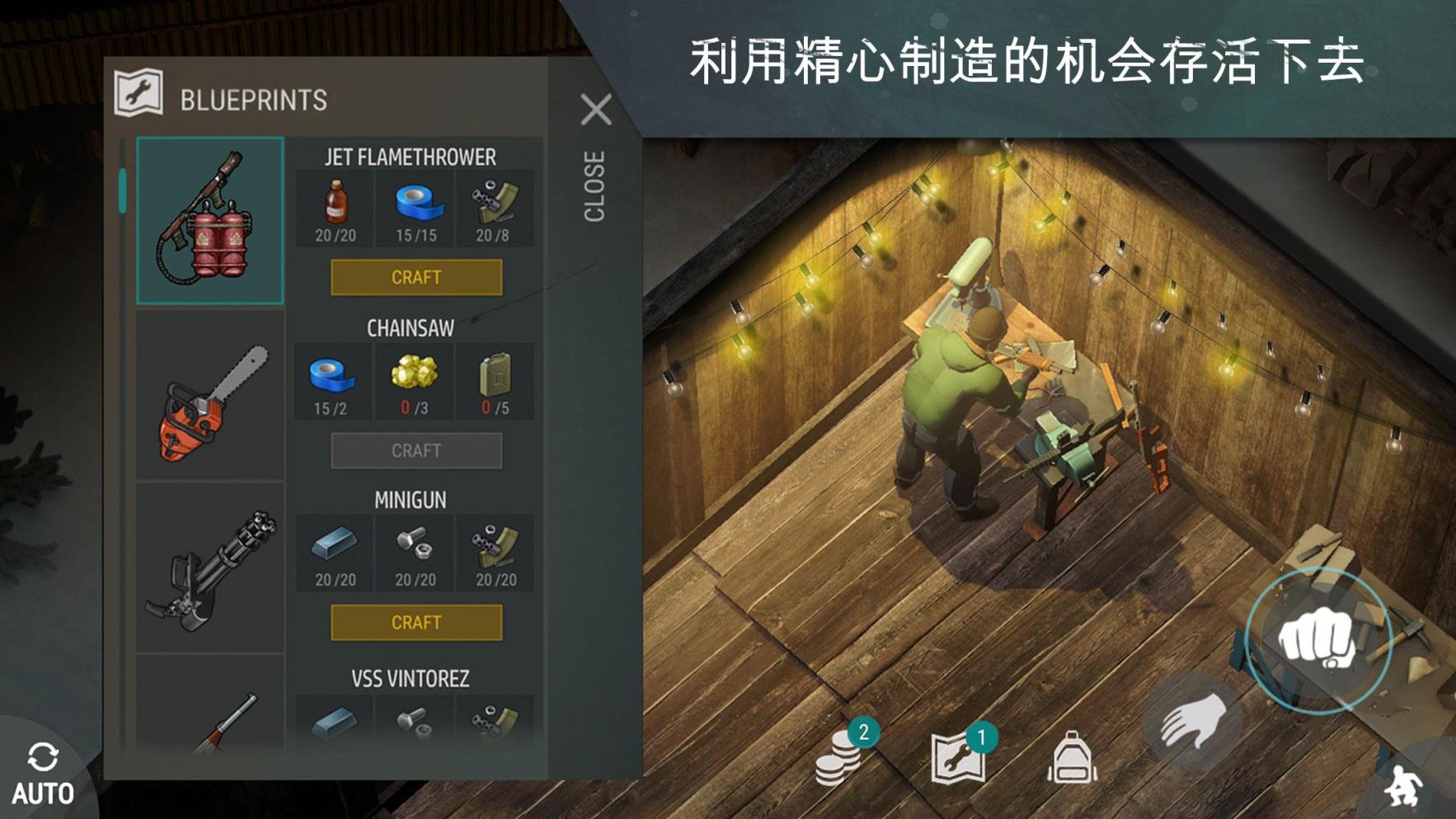The image size is (1456, 819).
Task: Select the Jet Flamethrower thumbnail
Action: [x=209, y=219]
